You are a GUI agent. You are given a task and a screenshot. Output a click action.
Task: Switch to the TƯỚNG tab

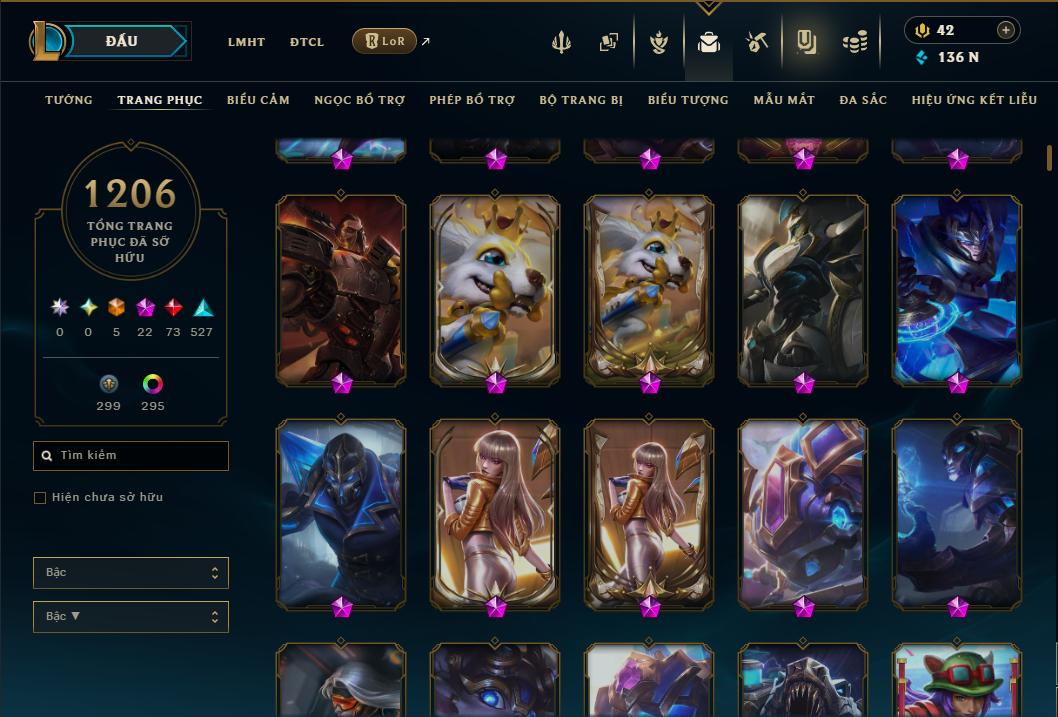pos(69,100)
